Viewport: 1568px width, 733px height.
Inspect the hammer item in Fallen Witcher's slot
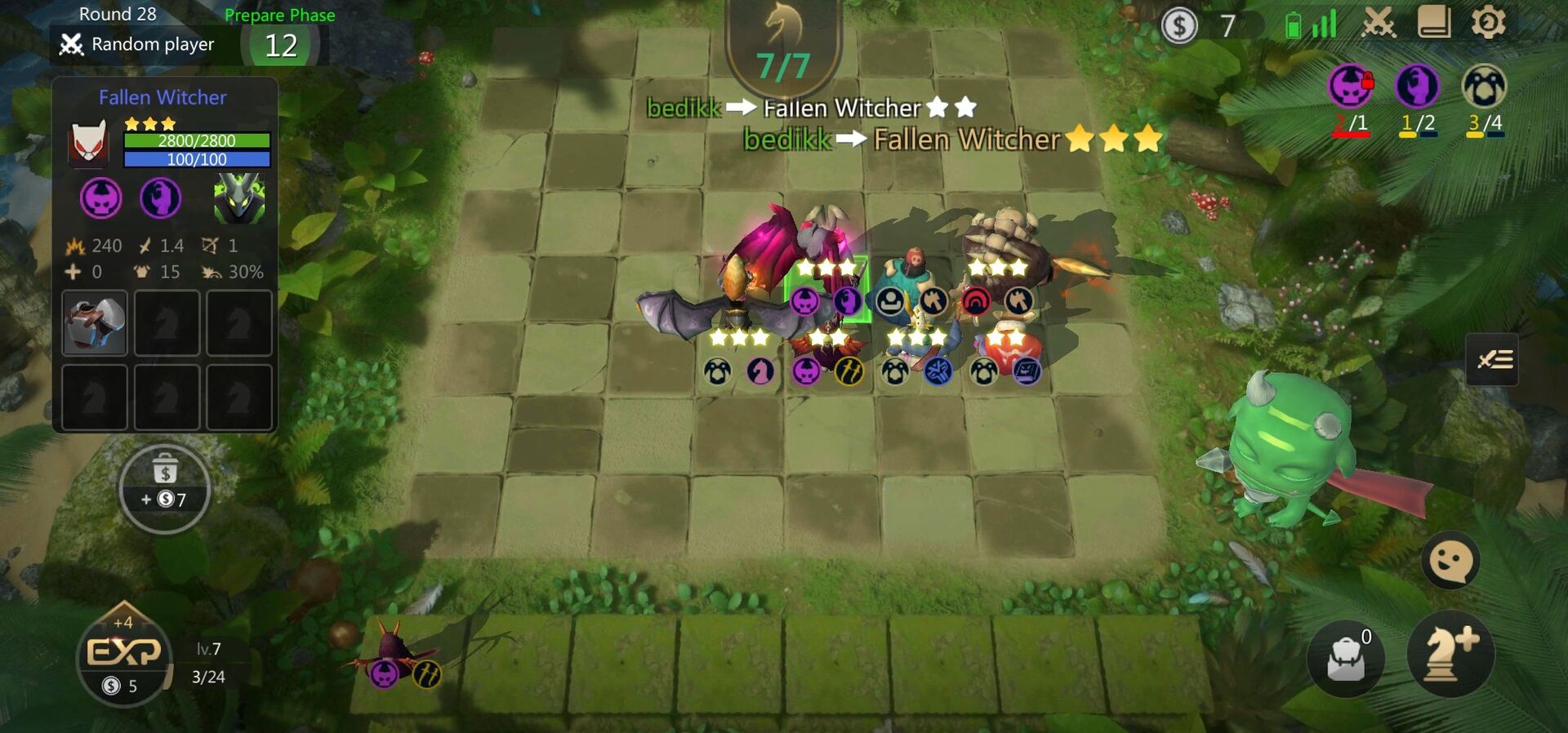93,323
